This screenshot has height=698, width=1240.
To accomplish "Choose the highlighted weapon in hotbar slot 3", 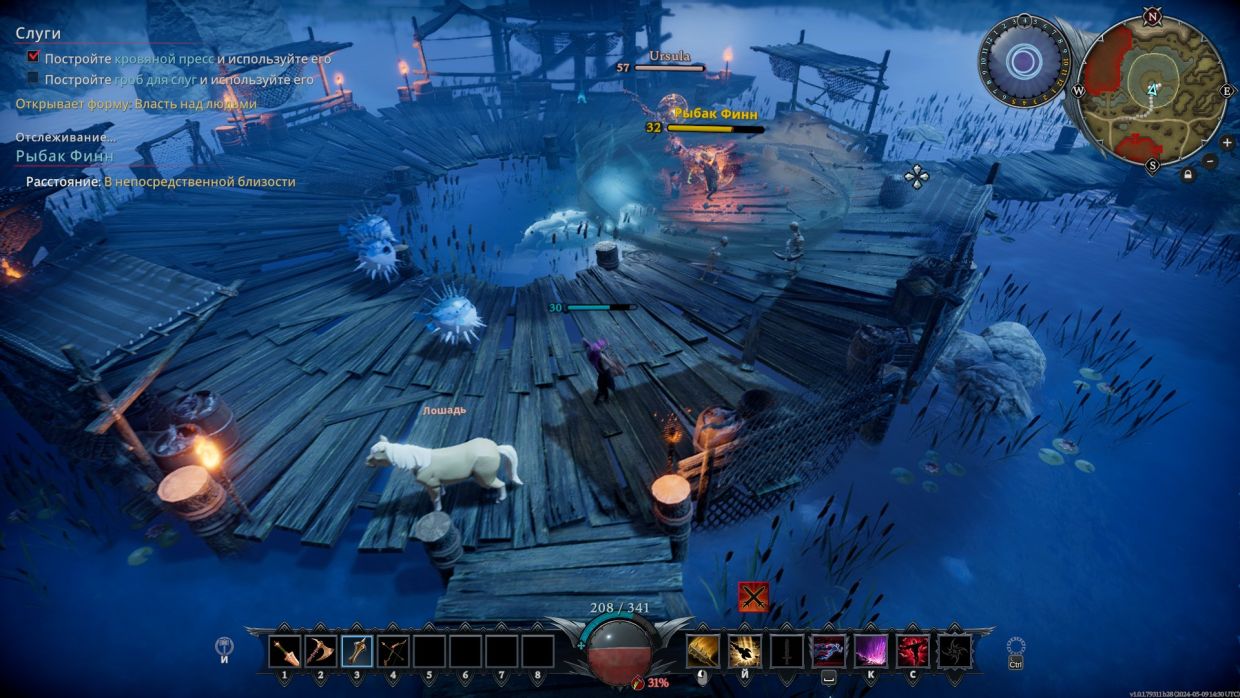I will [357, 652].
